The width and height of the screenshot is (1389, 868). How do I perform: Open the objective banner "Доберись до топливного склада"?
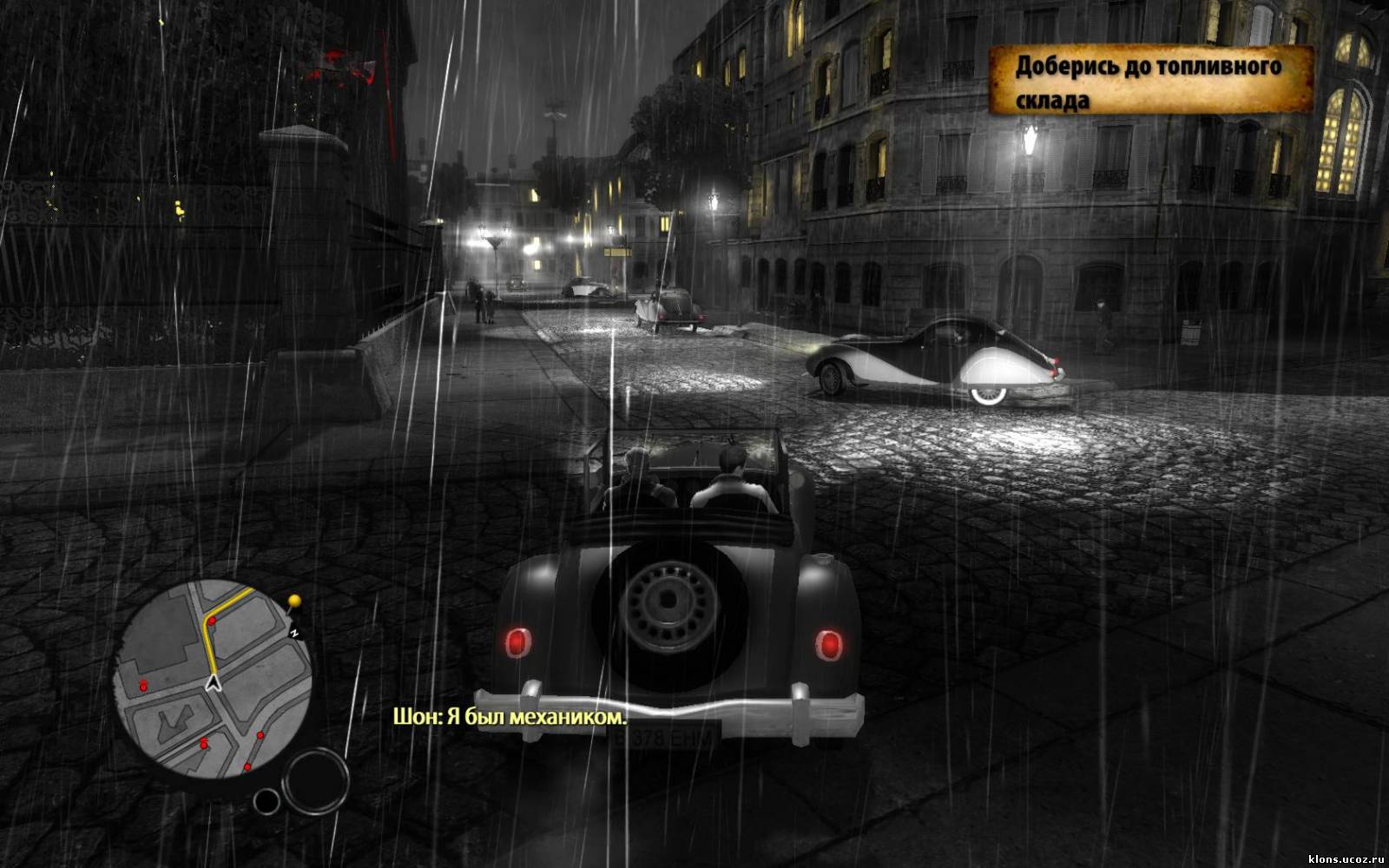[x=1150, y=82]
